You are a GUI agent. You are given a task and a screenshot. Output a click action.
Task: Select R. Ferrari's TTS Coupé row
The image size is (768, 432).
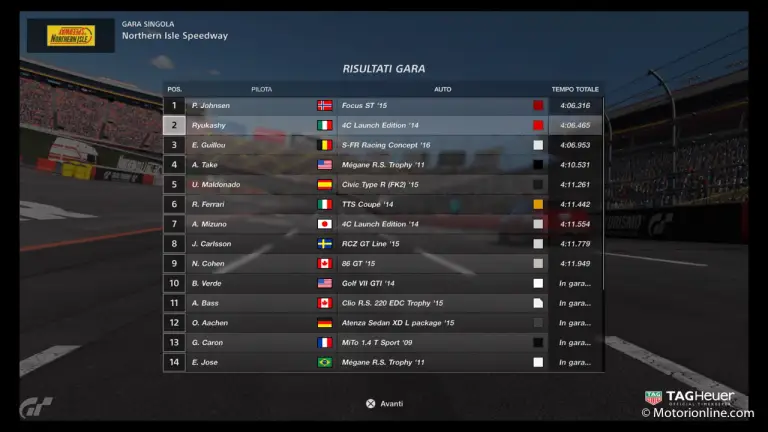[383, 204]
